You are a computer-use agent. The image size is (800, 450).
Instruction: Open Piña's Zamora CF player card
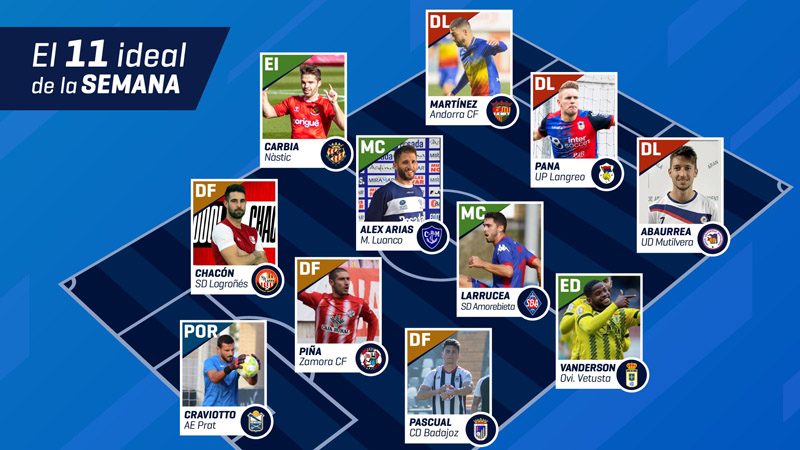tap(338, 315)
